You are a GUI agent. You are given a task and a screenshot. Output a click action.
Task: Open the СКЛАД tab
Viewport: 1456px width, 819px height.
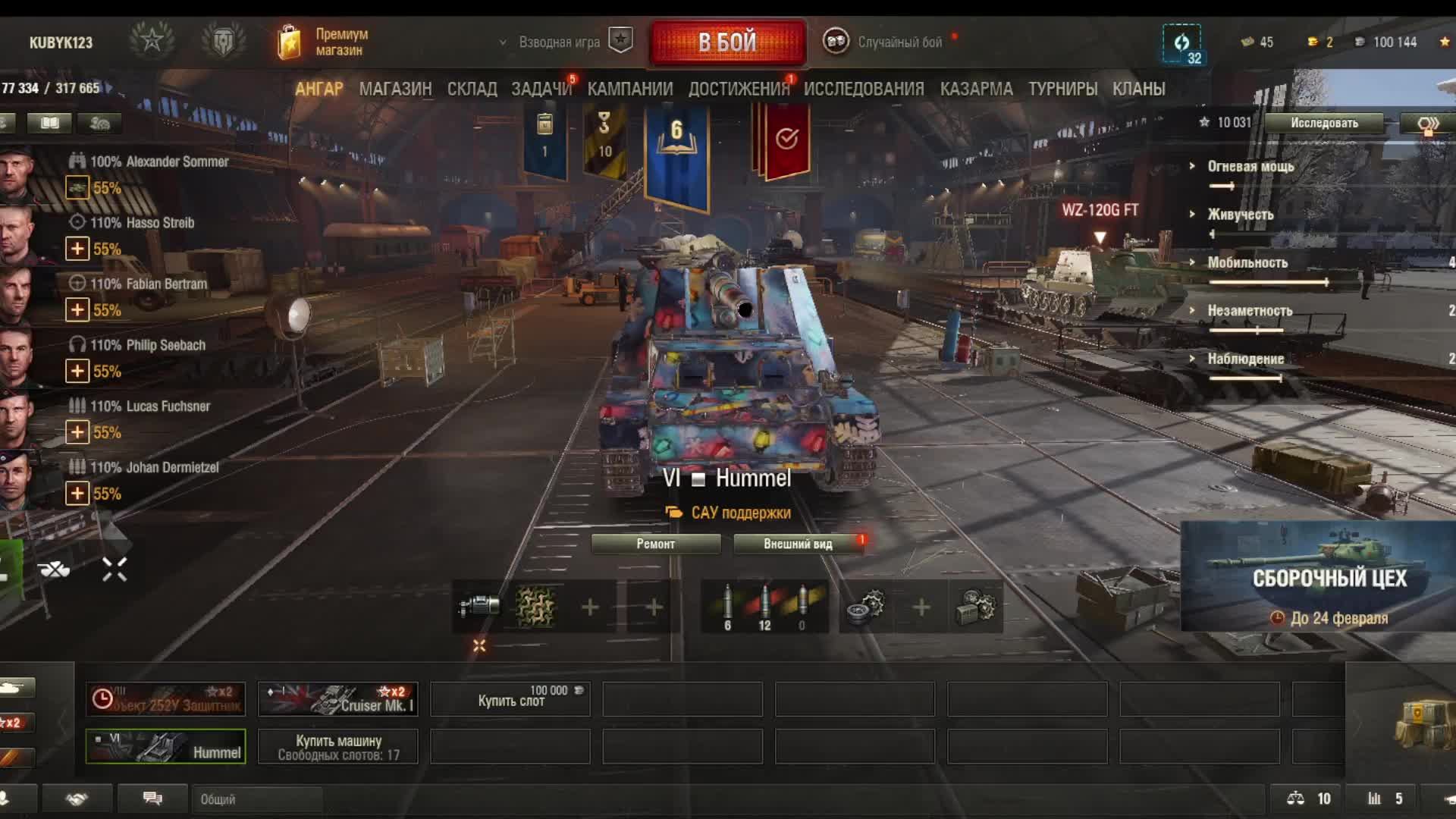click(472, 89)
